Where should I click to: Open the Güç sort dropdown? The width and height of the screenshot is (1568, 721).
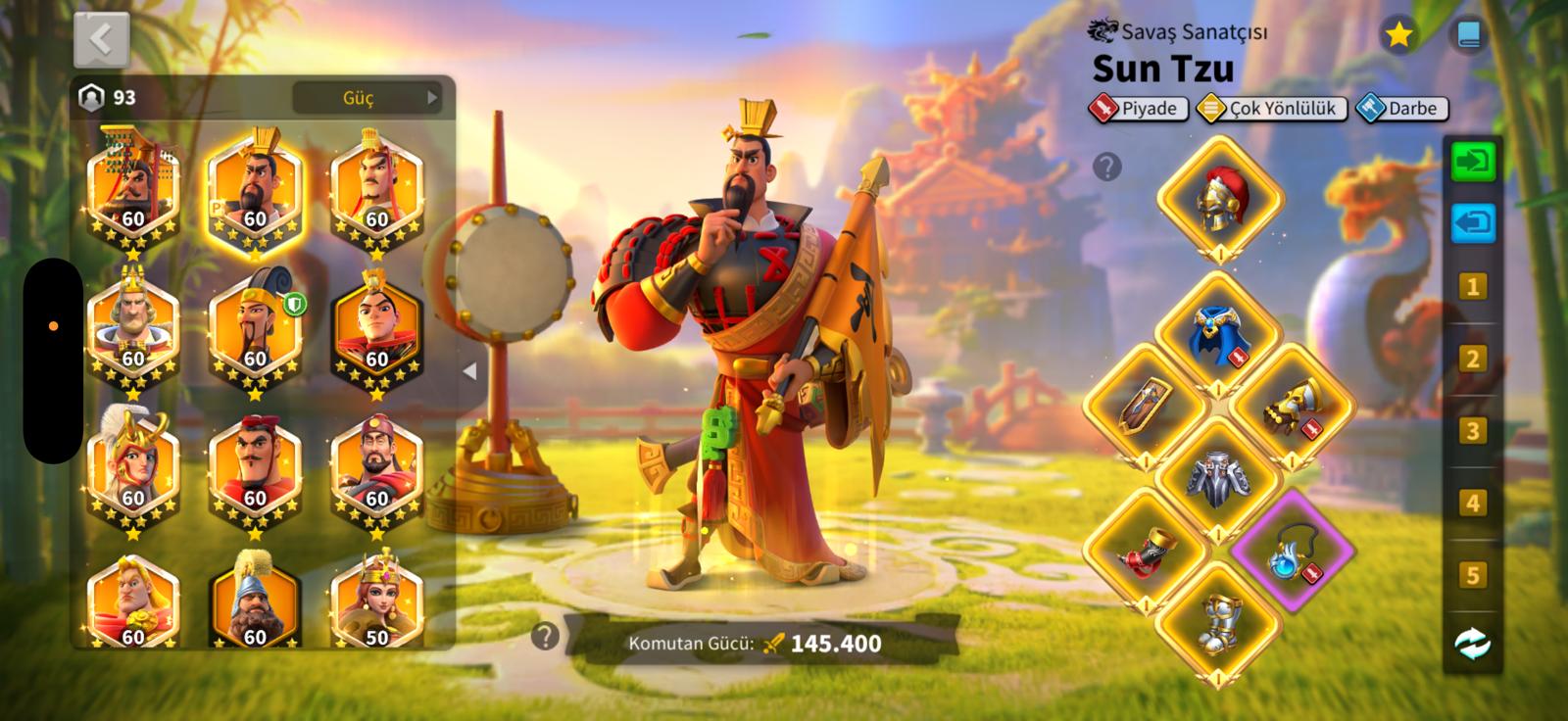click(367, 98)
